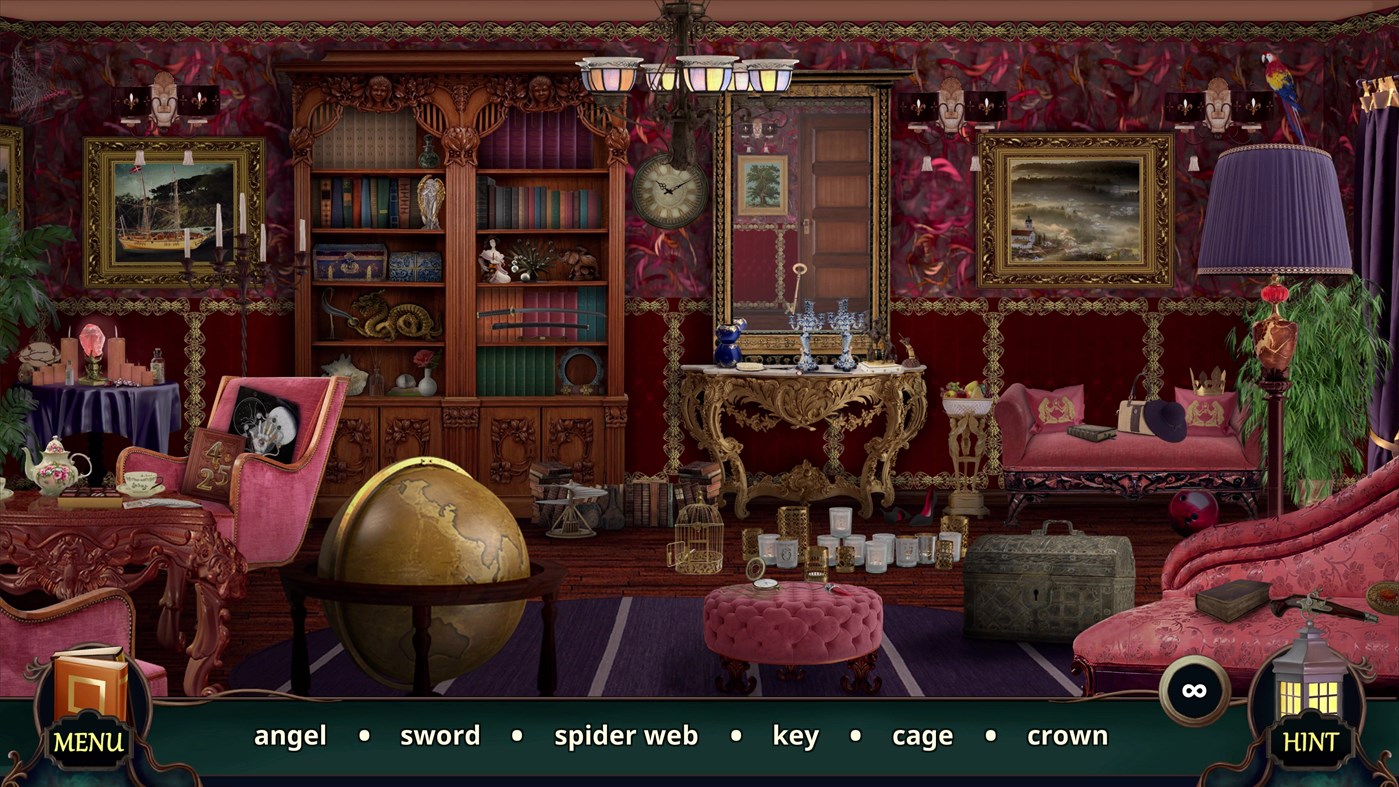Screen dimensions: 1399x787
Task: Click "cage" in the word list
Action: (922, 736)
